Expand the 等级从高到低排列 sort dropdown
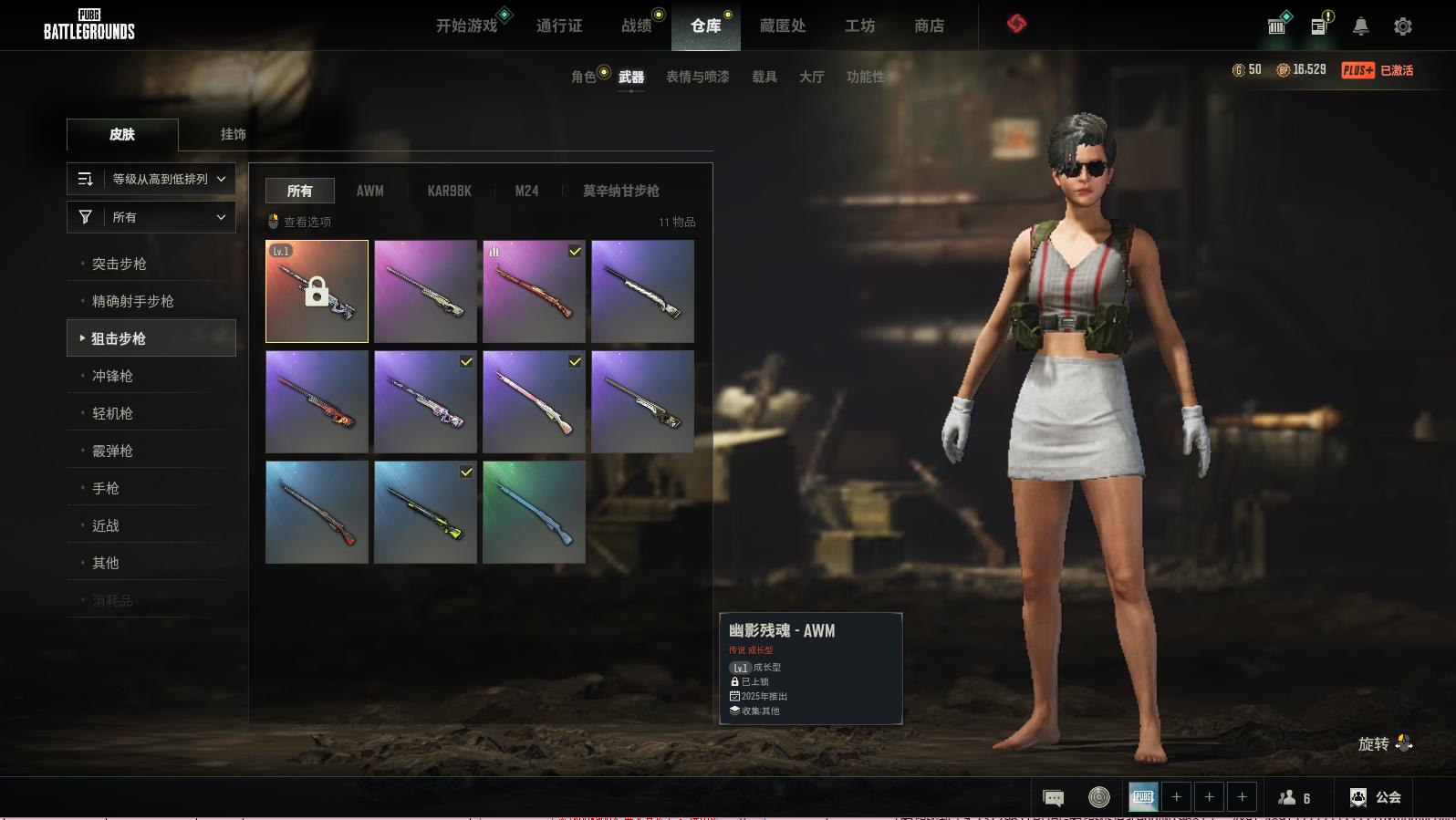 coord(151,179)
